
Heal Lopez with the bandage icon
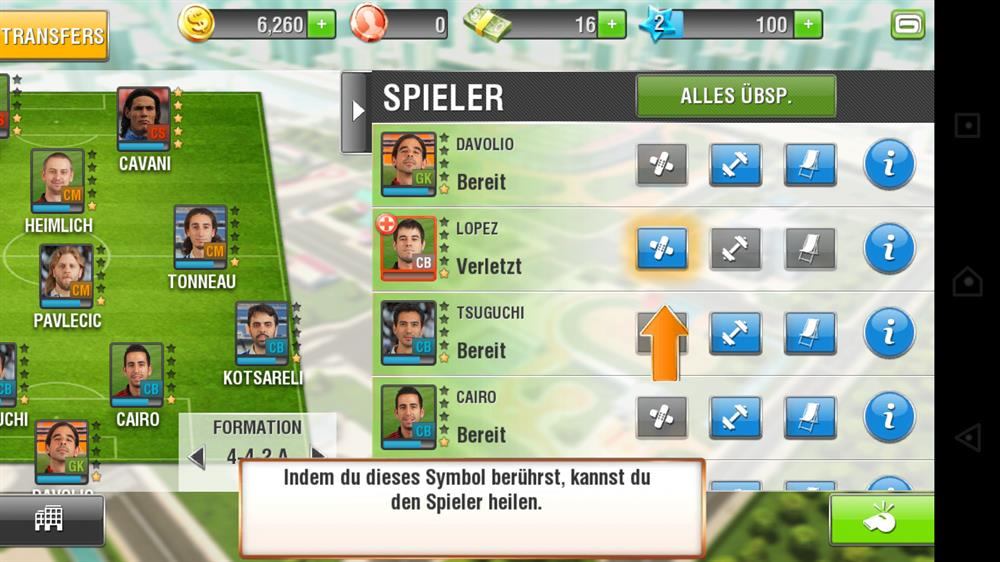(662, 249)
